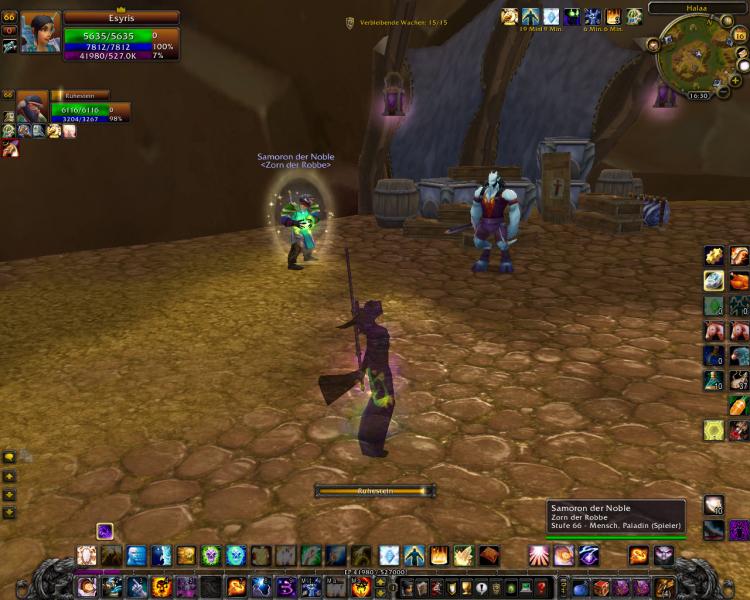Open the calendar button showing 16
The image size is (750, 600).
click(739, 35)
